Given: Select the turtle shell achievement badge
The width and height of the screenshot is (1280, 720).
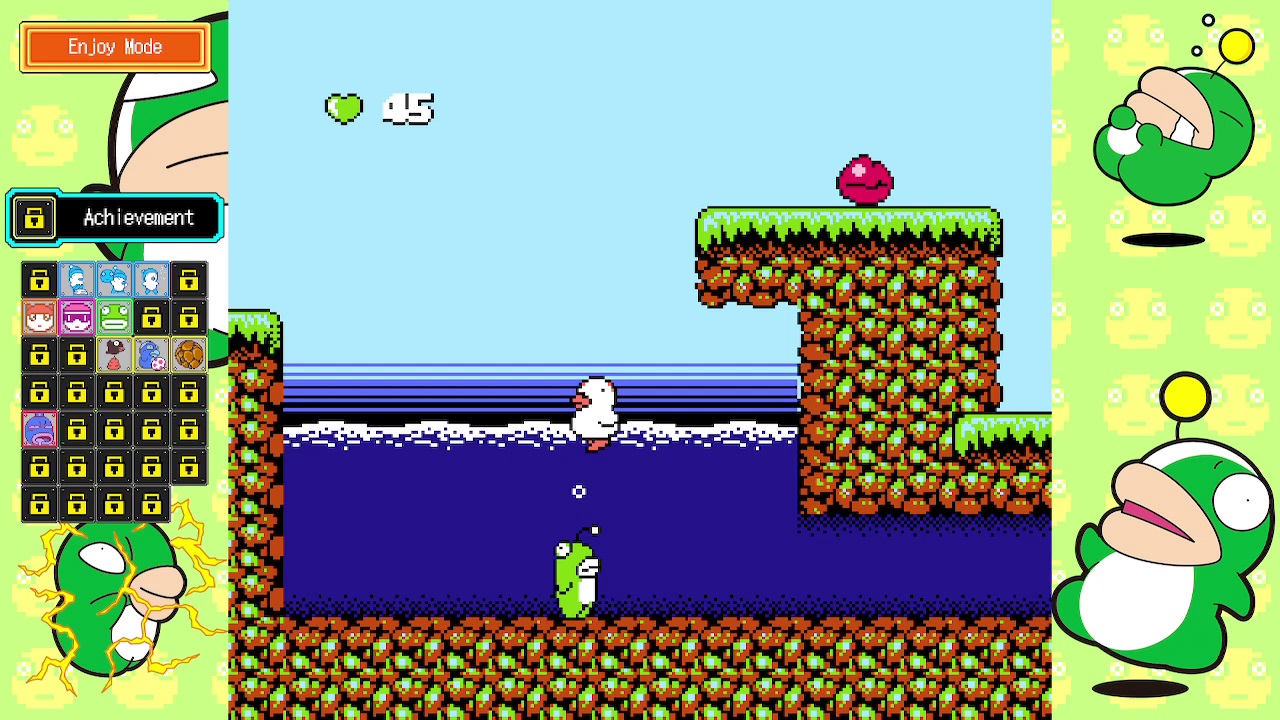Looking at the screenshot, I should [x=188, y=355].
